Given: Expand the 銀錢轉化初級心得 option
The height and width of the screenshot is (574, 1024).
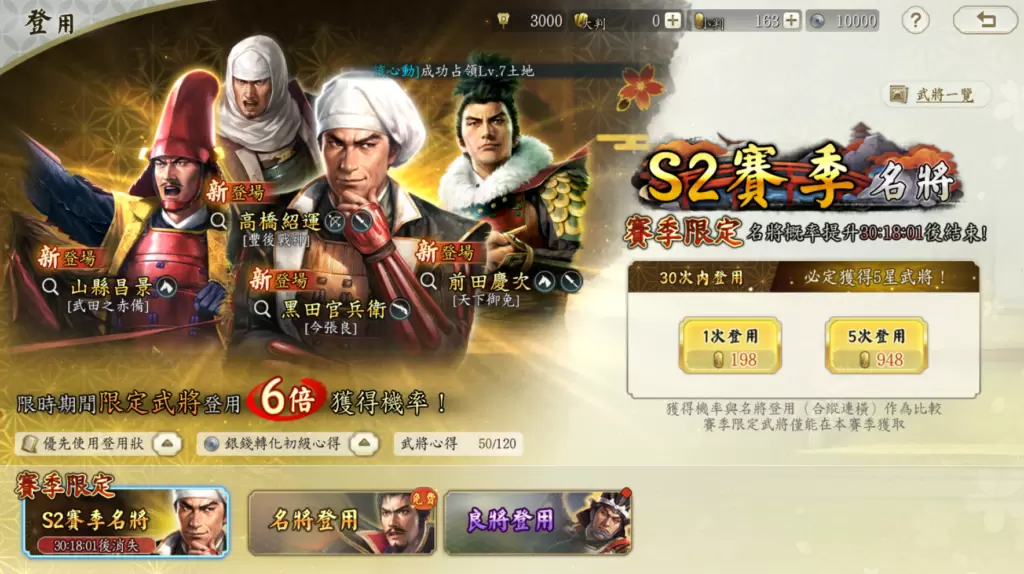Looking at the screenshot, I should [366, 443].
